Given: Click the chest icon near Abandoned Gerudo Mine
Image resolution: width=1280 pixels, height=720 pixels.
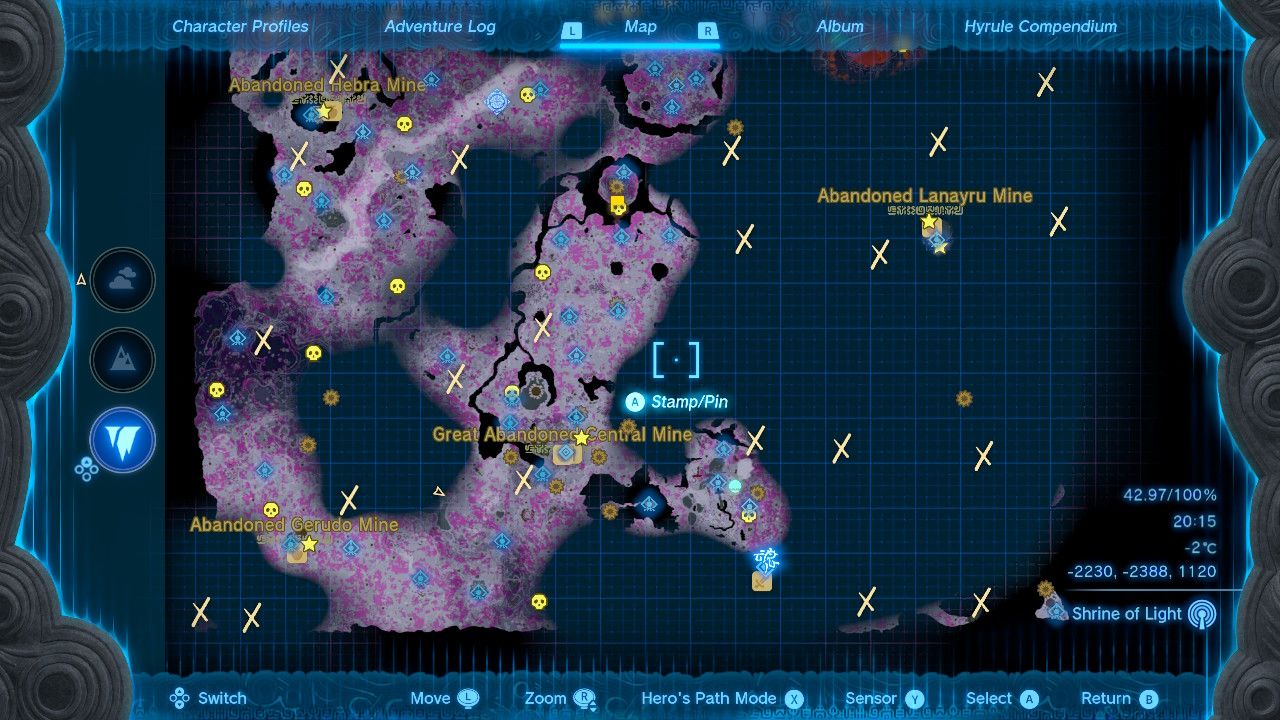Looking at the screenshot, I should 296,555.
